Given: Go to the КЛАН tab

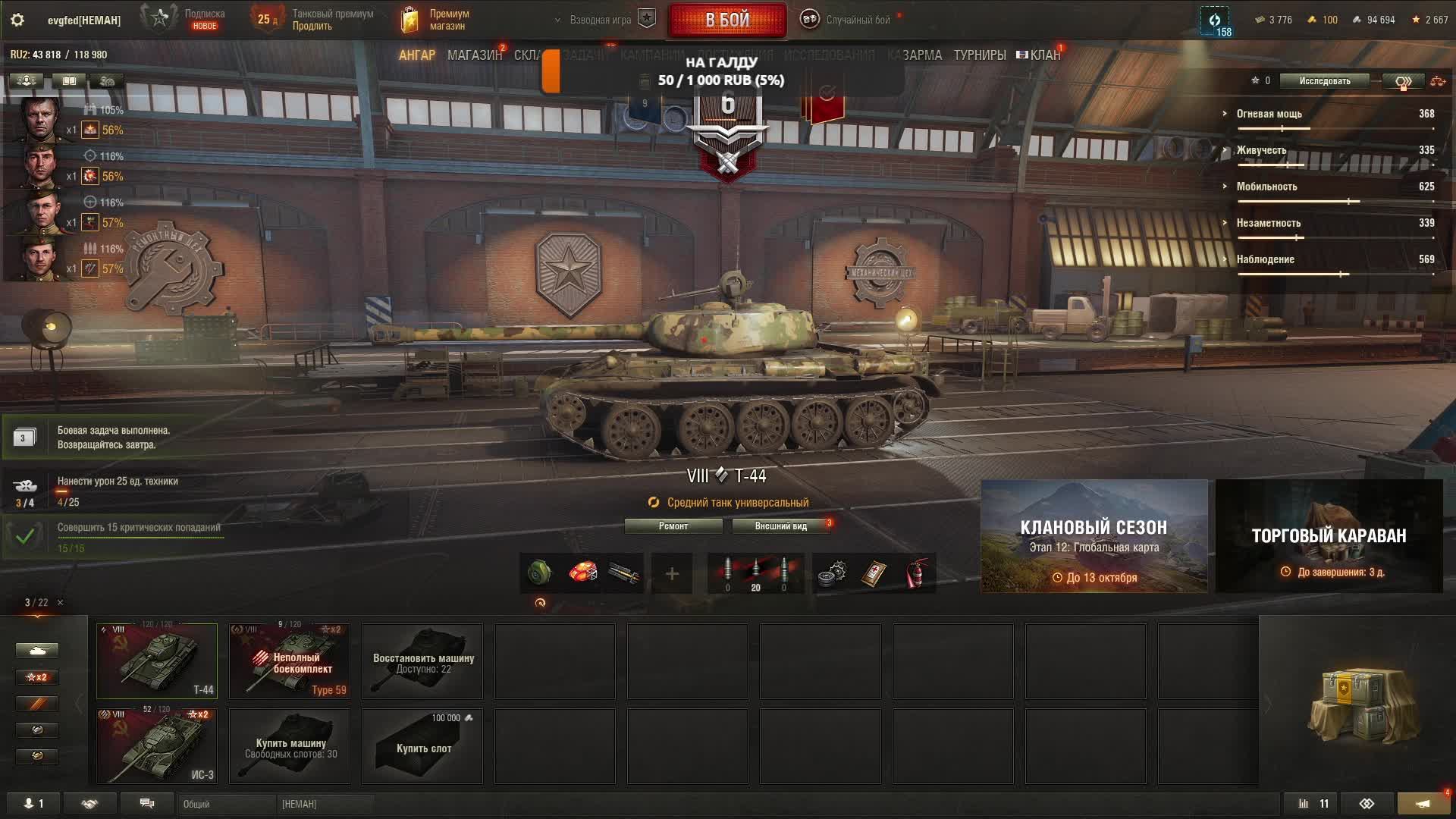Looking at the screenshot, I should click(x=1044, y=55).
